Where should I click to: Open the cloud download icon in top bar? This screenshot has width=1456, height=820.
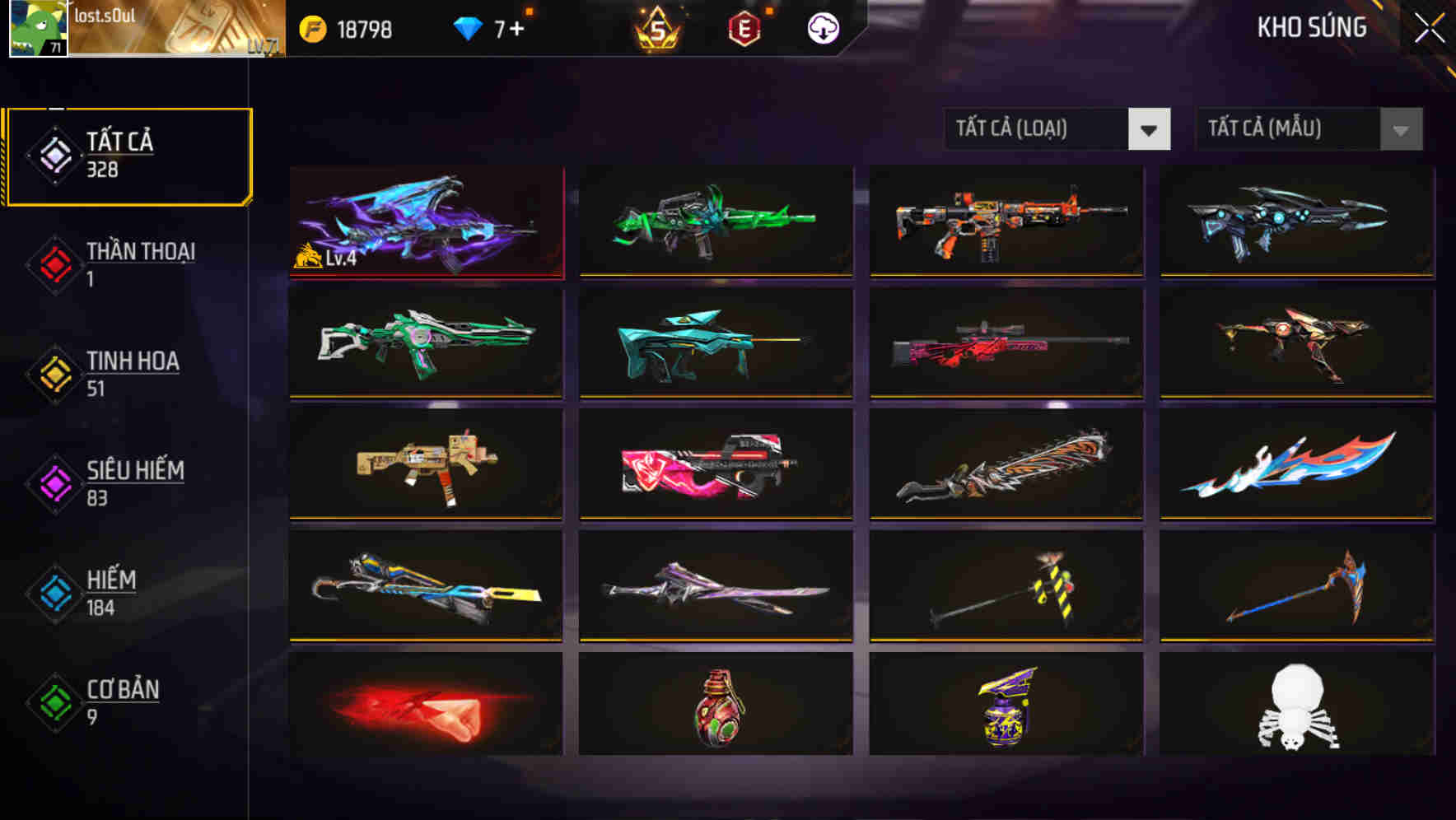(x=821, y=27)
